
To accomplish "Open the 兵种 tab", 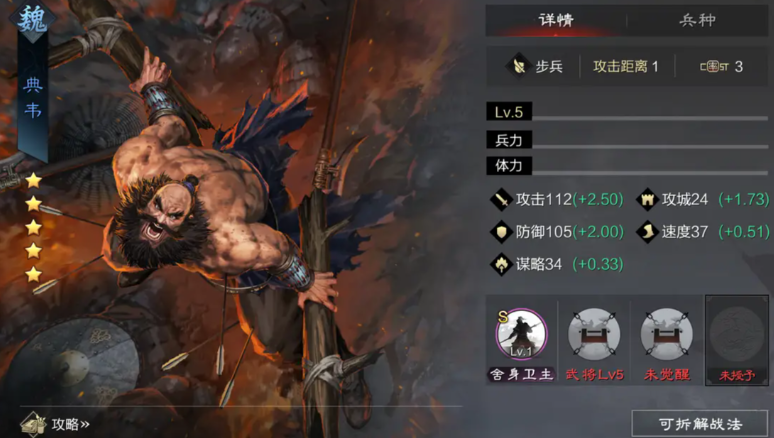I will (x=699, y=20).
